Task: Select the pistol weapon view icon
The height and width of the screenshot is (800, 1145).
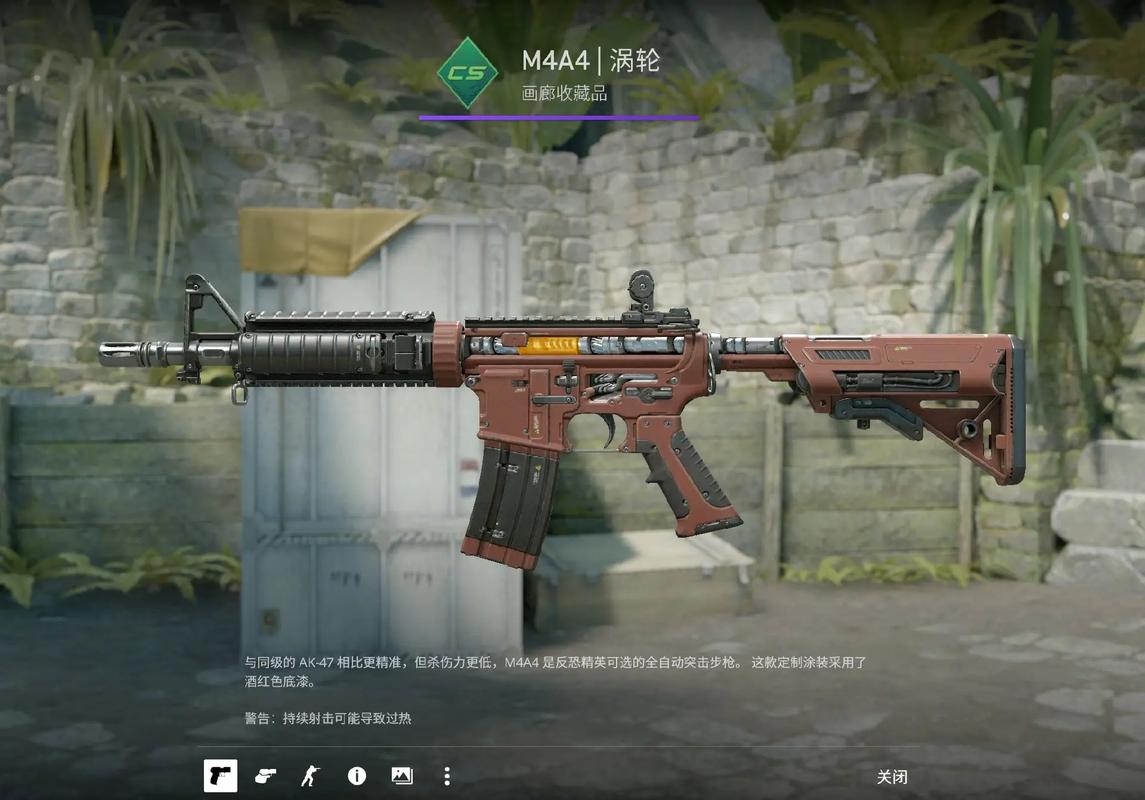Action: pos(220,776)
